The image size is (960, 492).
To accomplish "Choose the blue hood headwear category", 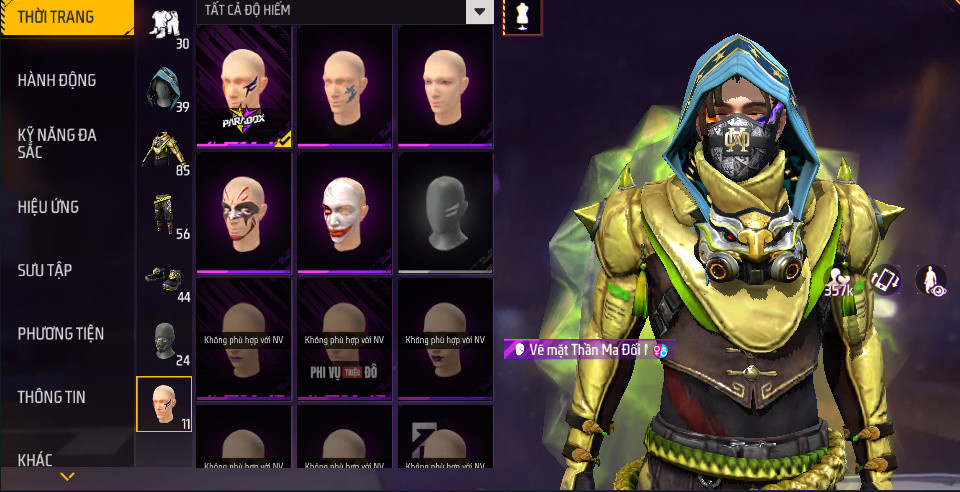I will [164, 88].
